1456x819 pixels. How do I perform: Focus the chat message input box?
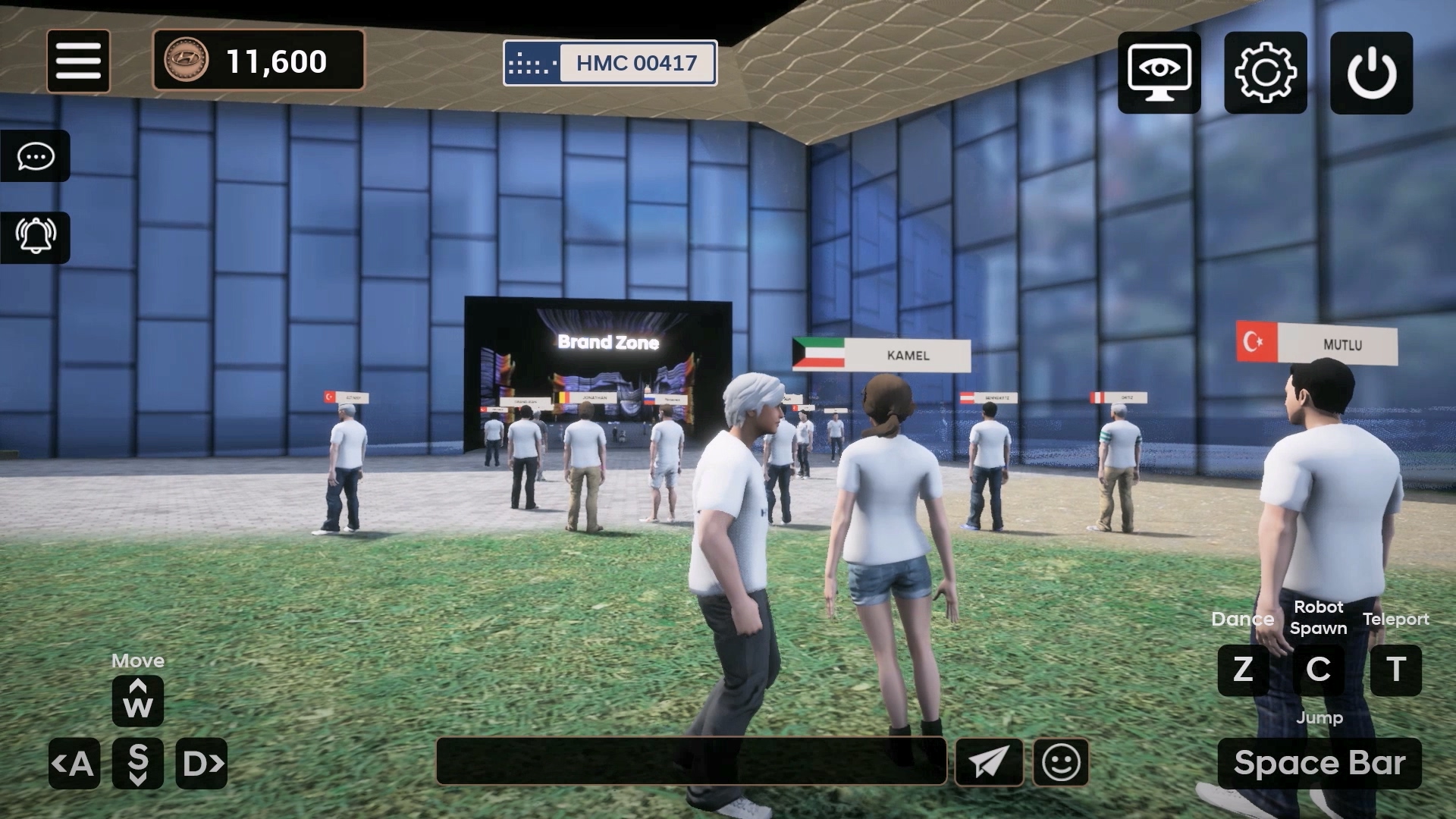click(691, 761)
